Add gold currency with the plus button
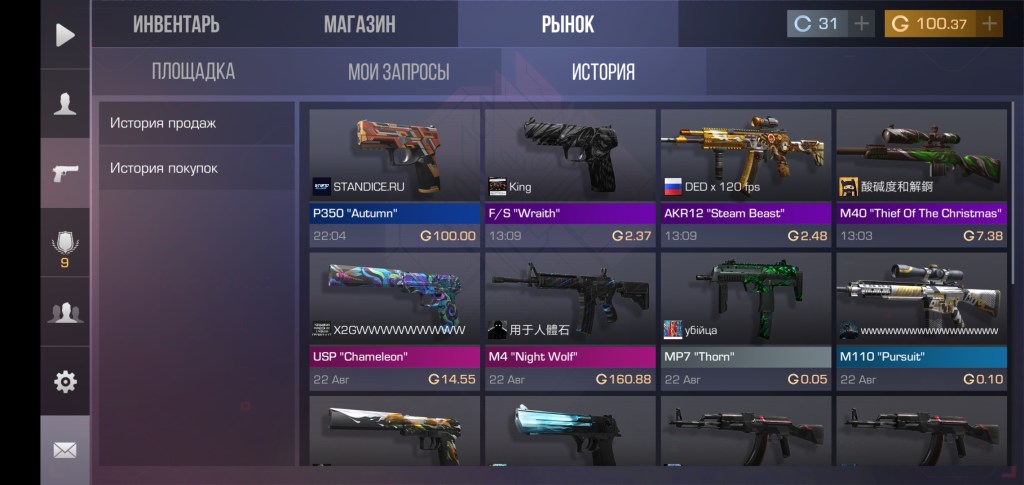Screen dimensions: 1024x485 [989, 23]
